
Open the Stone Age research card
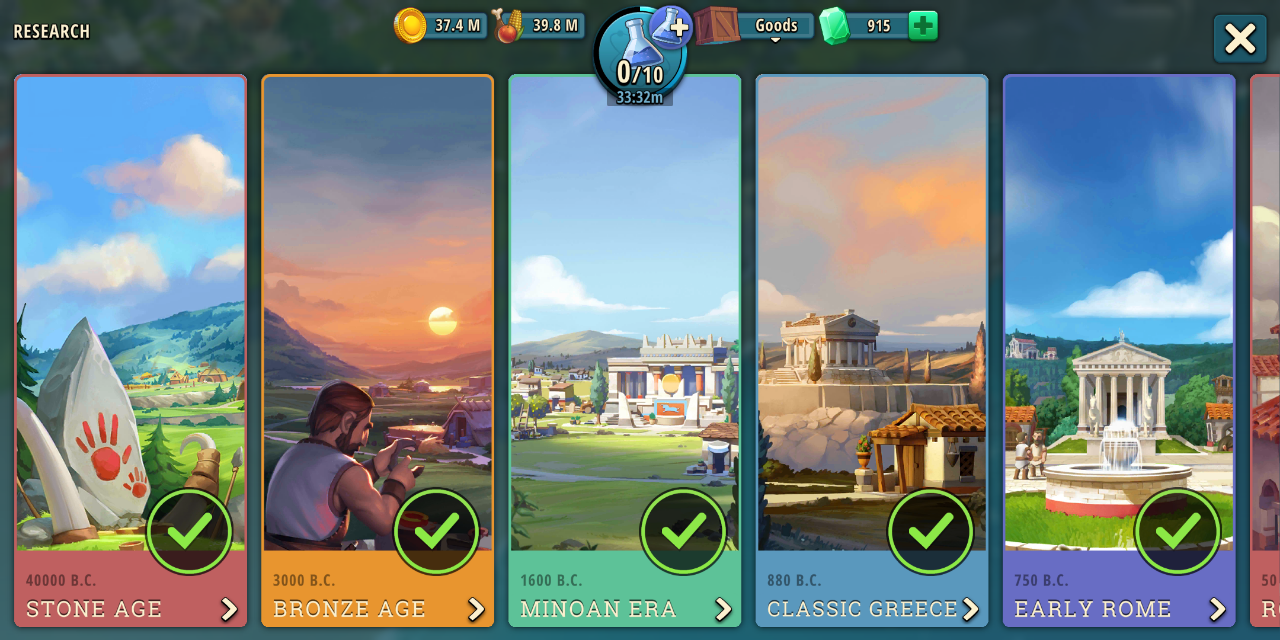tap(130, 350)
